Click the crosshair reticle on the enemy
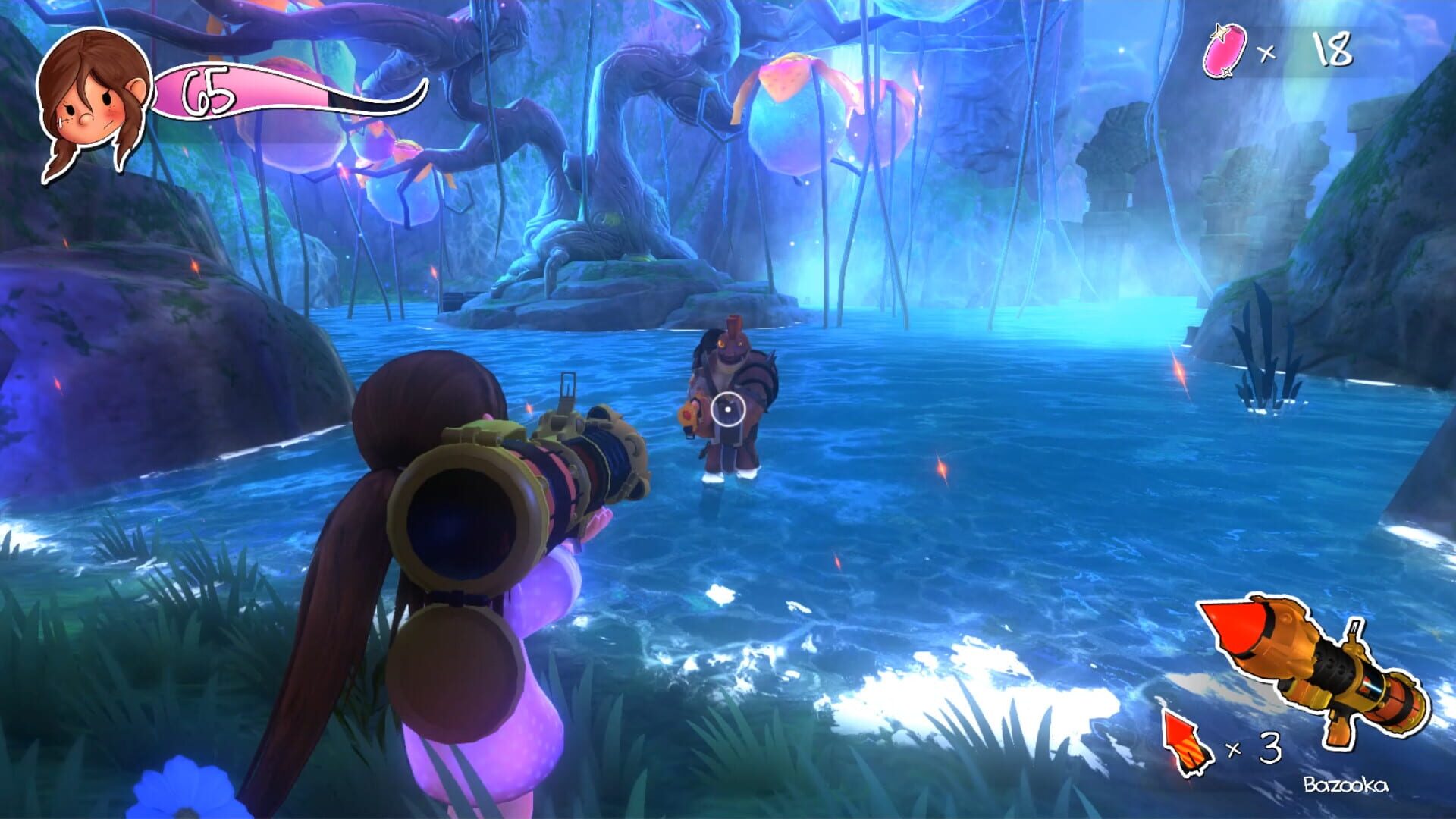The height and width of the screenshot is (819, 1456). tap(726, 408)
